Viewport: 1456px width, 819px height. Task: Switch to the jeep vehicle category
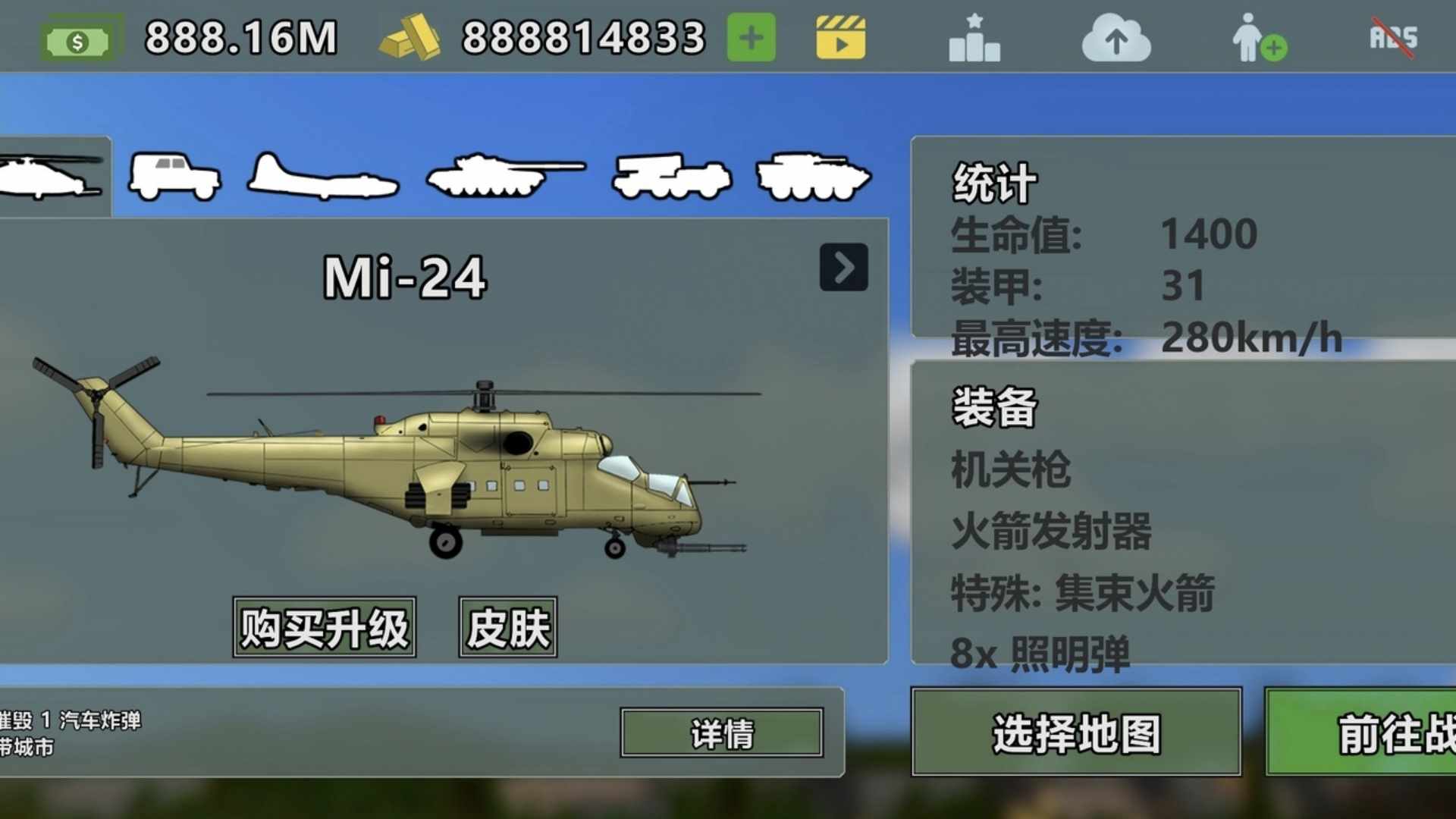point(174,177)
